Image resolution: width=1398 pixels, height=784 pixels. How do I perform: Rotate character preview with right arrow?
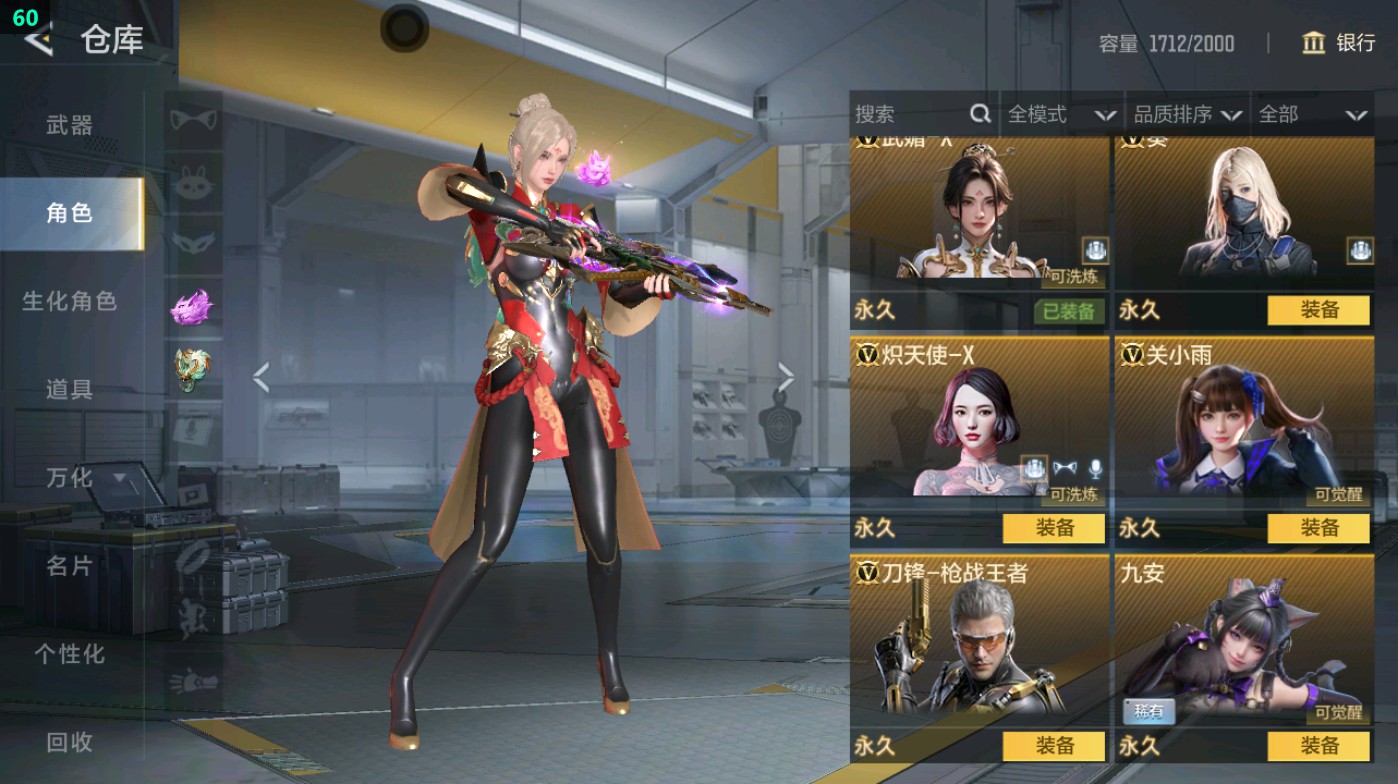click(x=786, y=378)
